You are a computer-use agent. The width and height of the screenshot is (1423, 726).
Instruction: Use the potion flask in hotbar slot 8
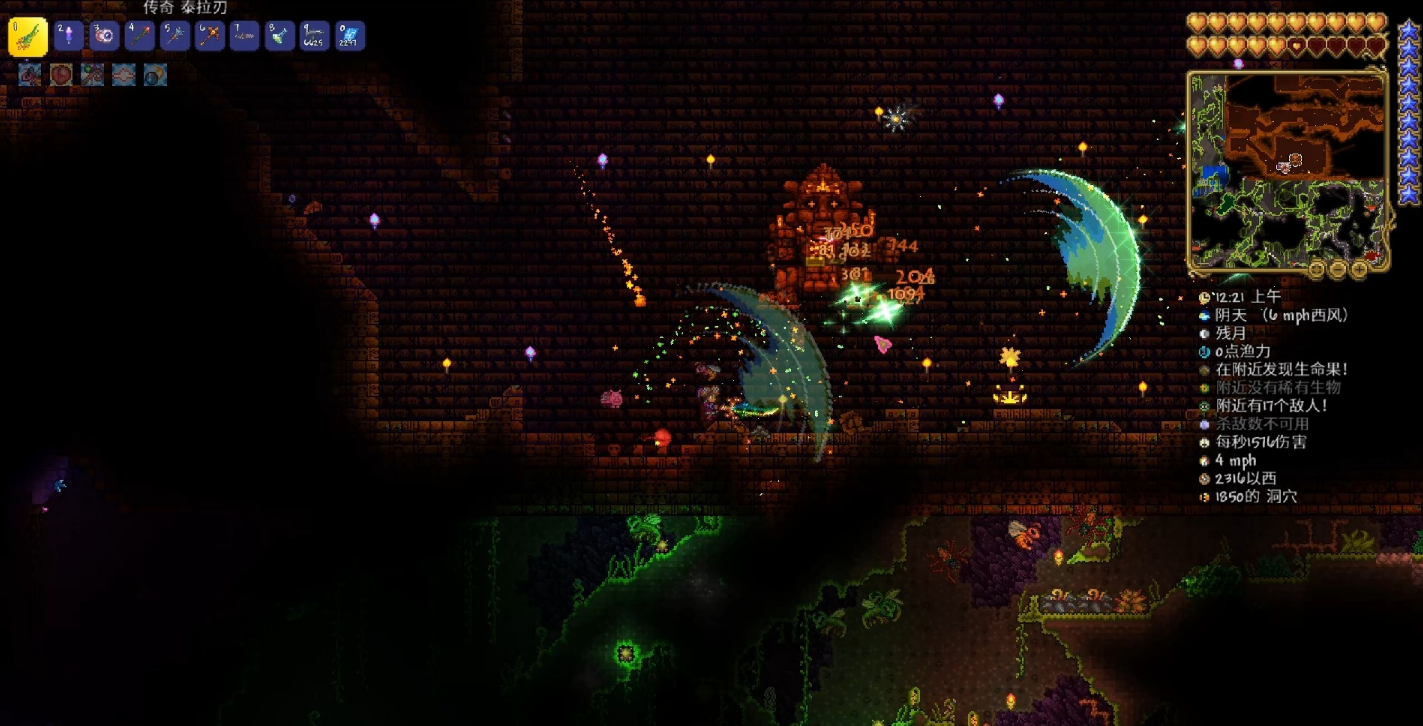(280, 37)
